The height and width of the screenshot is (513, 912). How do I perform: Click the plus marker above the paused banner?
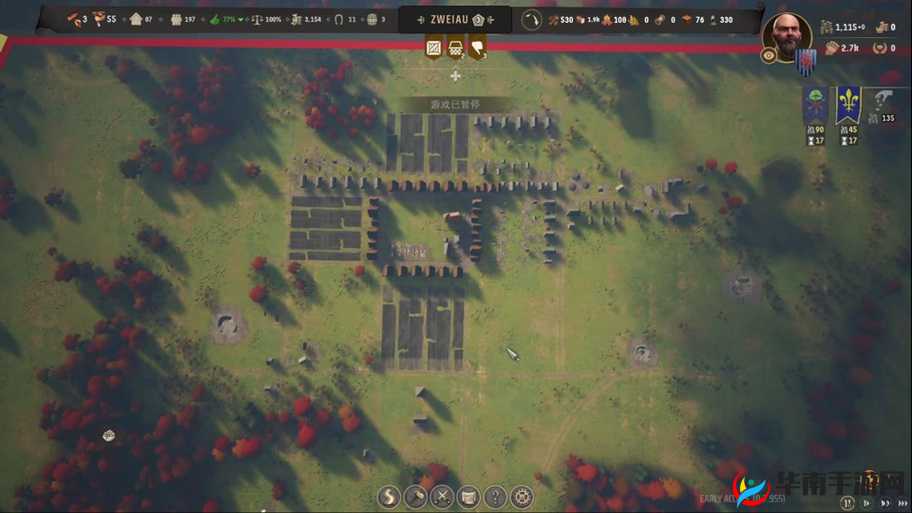tap(456, 76)
